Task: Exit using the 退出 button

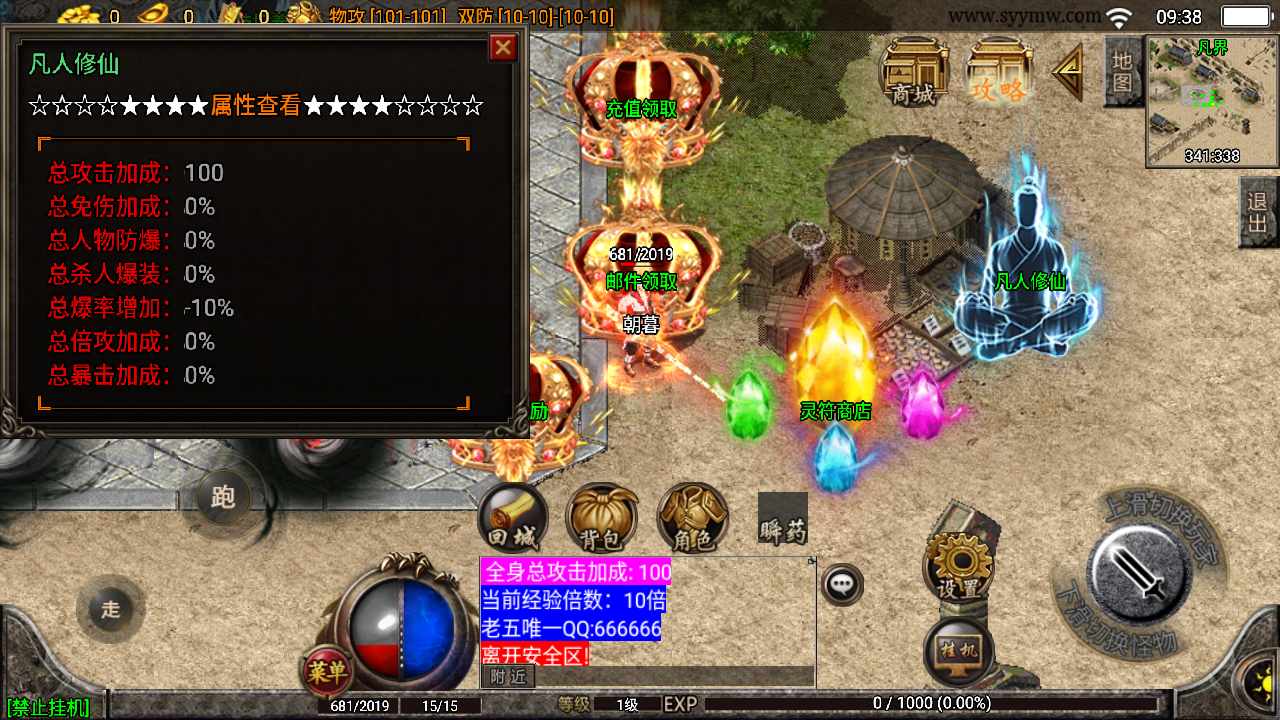Action: pos(1258,212)
